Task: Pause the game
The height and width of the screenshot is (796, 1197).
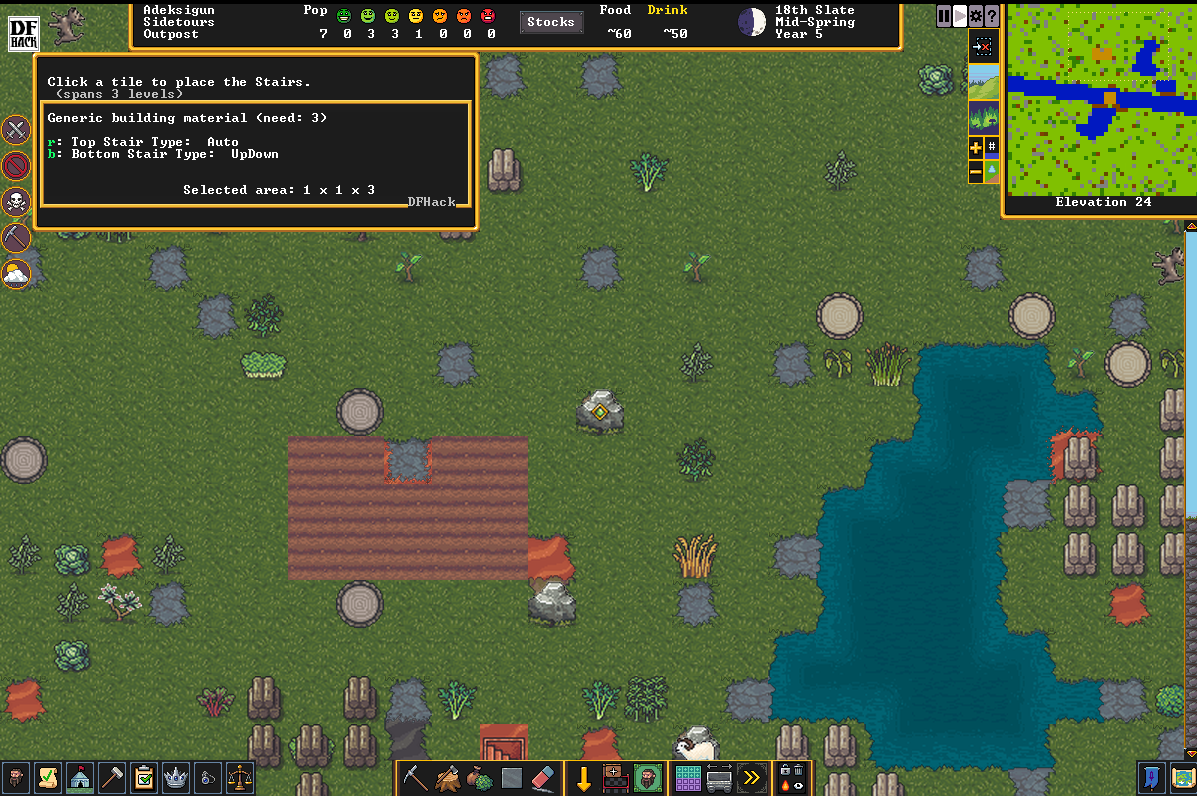Action: tap(944, 16)
